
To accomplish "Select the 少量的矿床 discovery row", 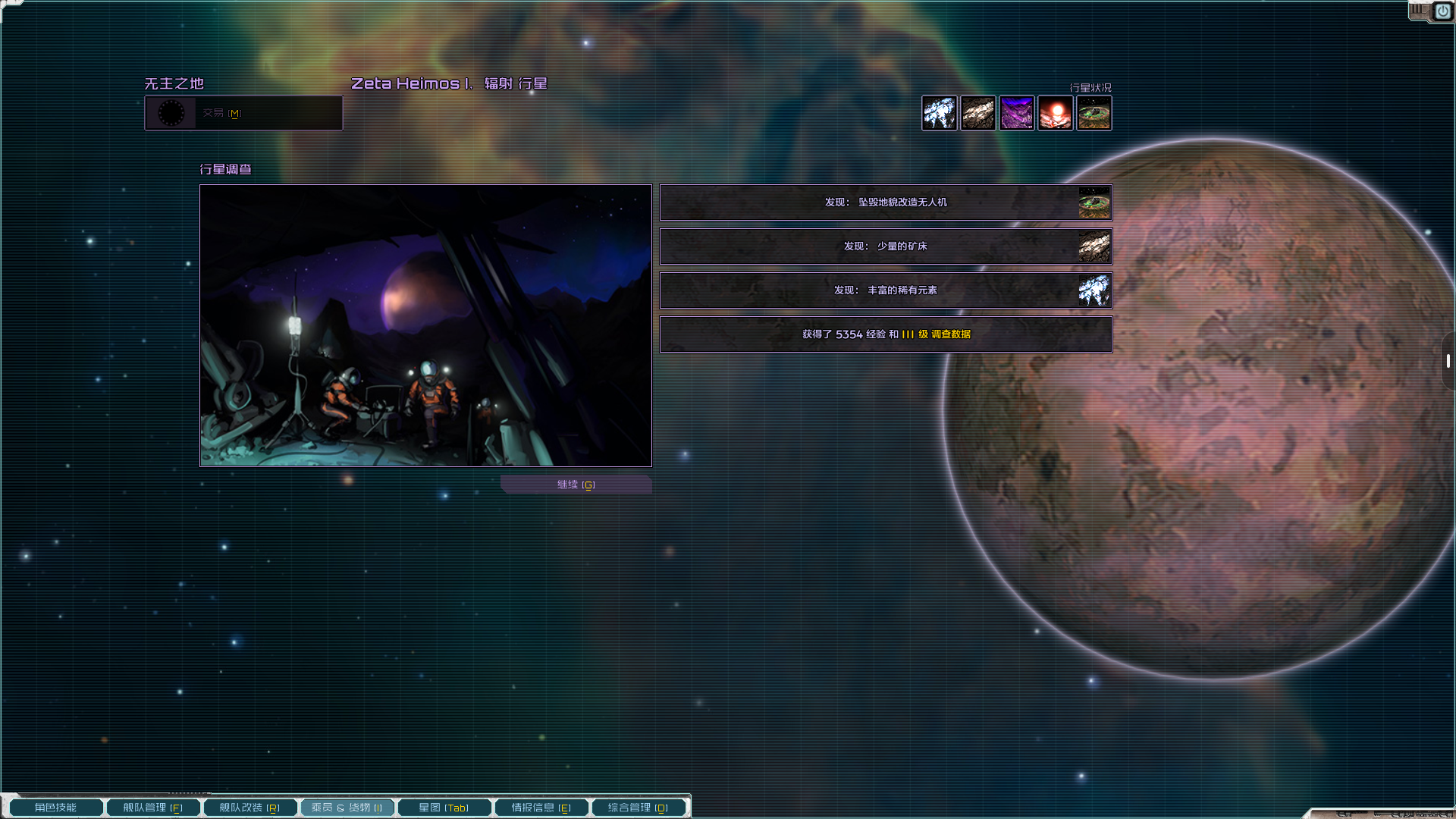I will (886, 246).
